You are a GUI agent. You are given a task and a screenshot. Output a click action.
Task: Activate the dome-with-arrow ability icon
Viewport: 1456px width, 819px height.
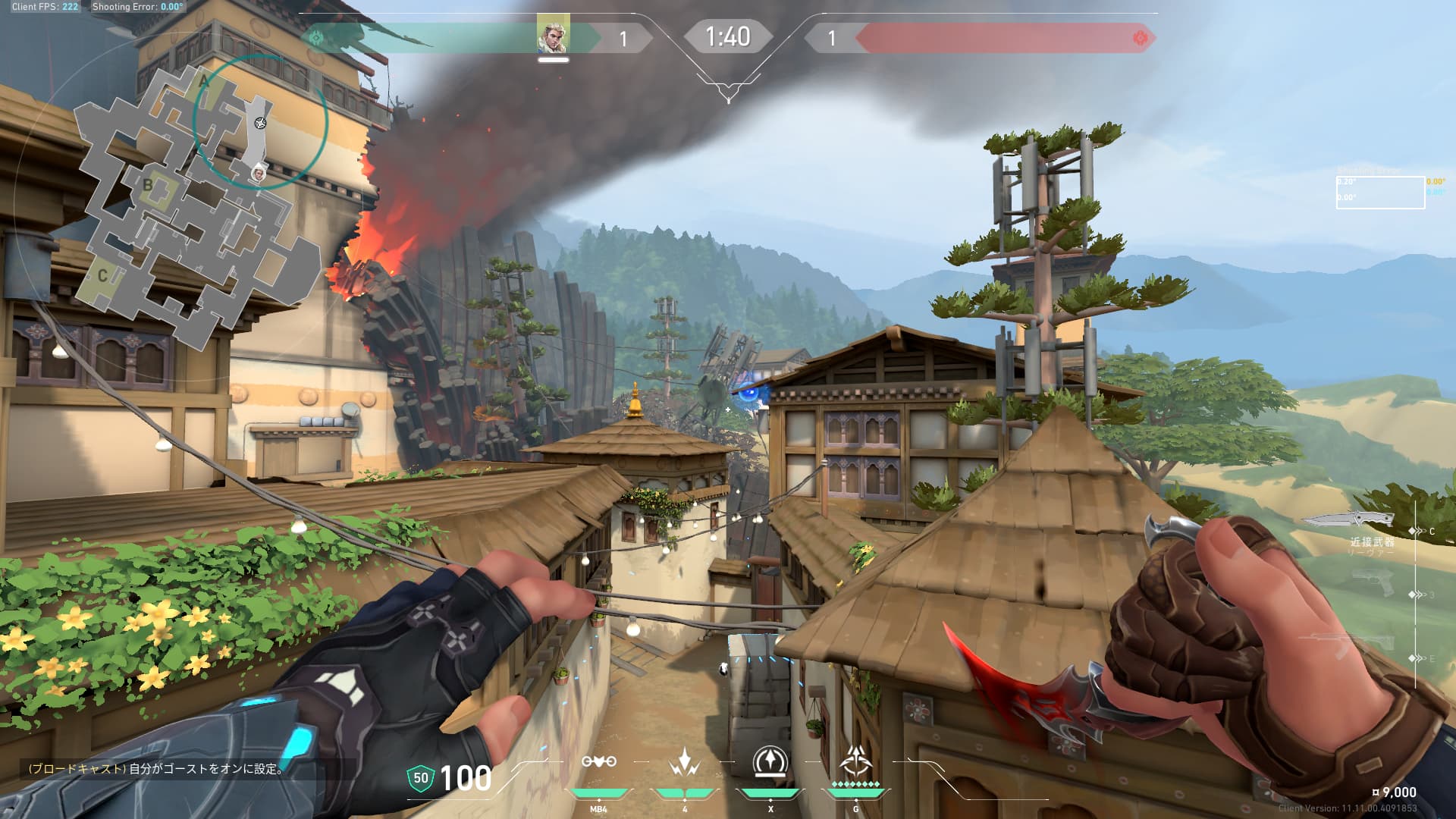tap(770, 761)
